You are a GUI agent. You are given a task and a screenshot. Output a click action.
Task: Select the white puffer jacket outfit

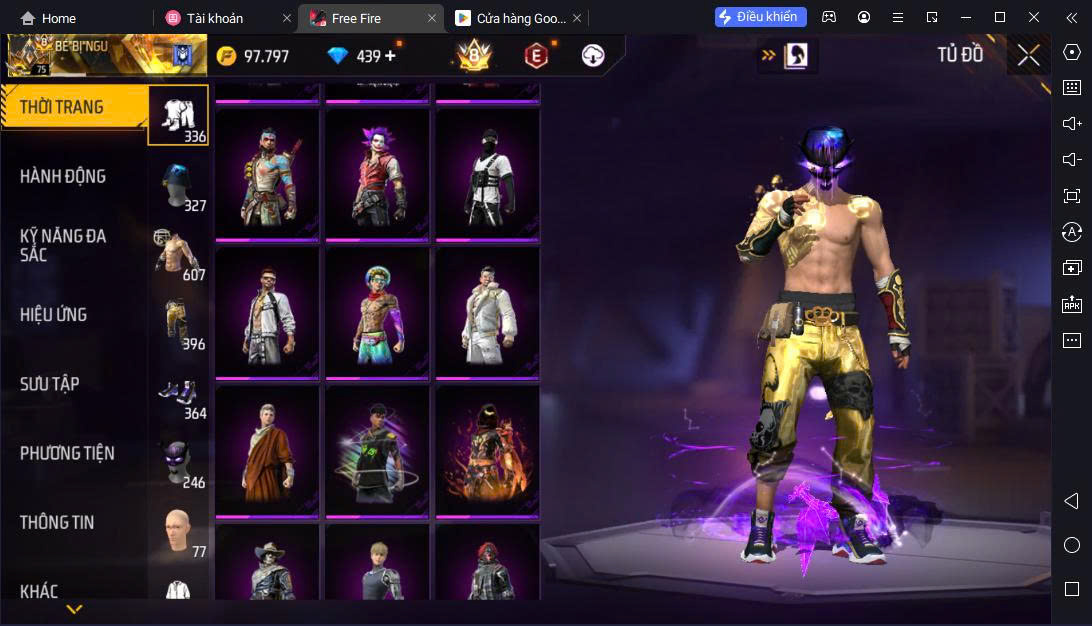[488, 313]
